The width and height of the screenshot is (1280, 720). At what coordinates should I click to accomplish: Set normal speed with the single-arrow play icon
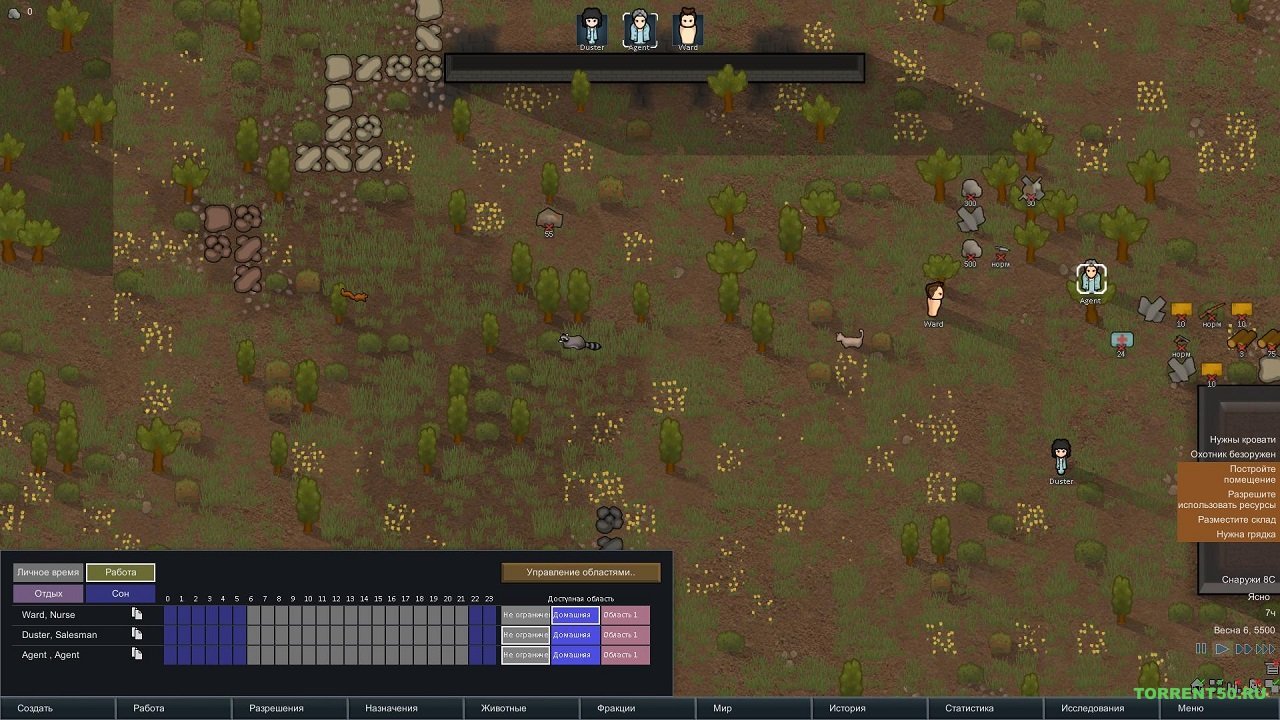tap(1222, 649)
